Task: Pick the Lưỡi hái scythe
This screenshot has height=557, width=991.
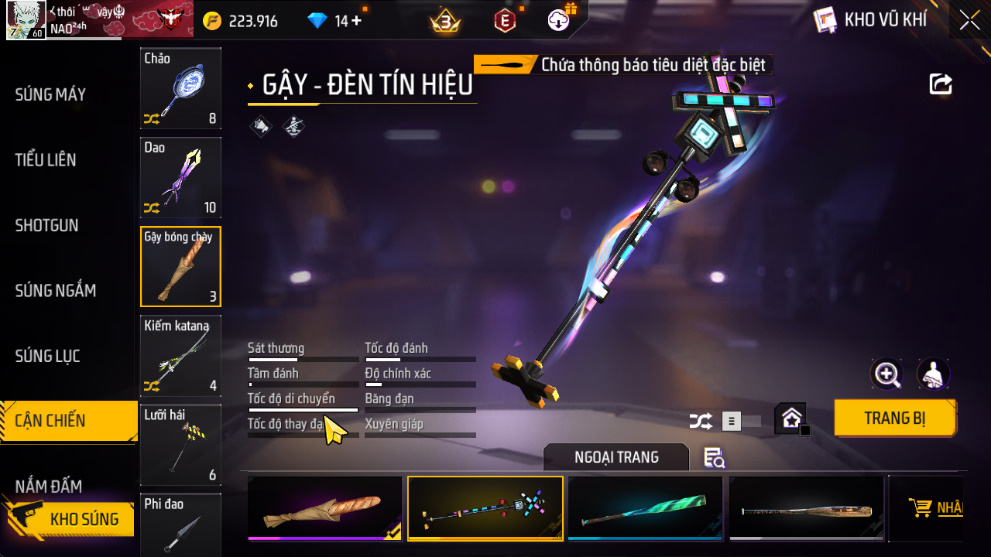Action: [180, 444]
